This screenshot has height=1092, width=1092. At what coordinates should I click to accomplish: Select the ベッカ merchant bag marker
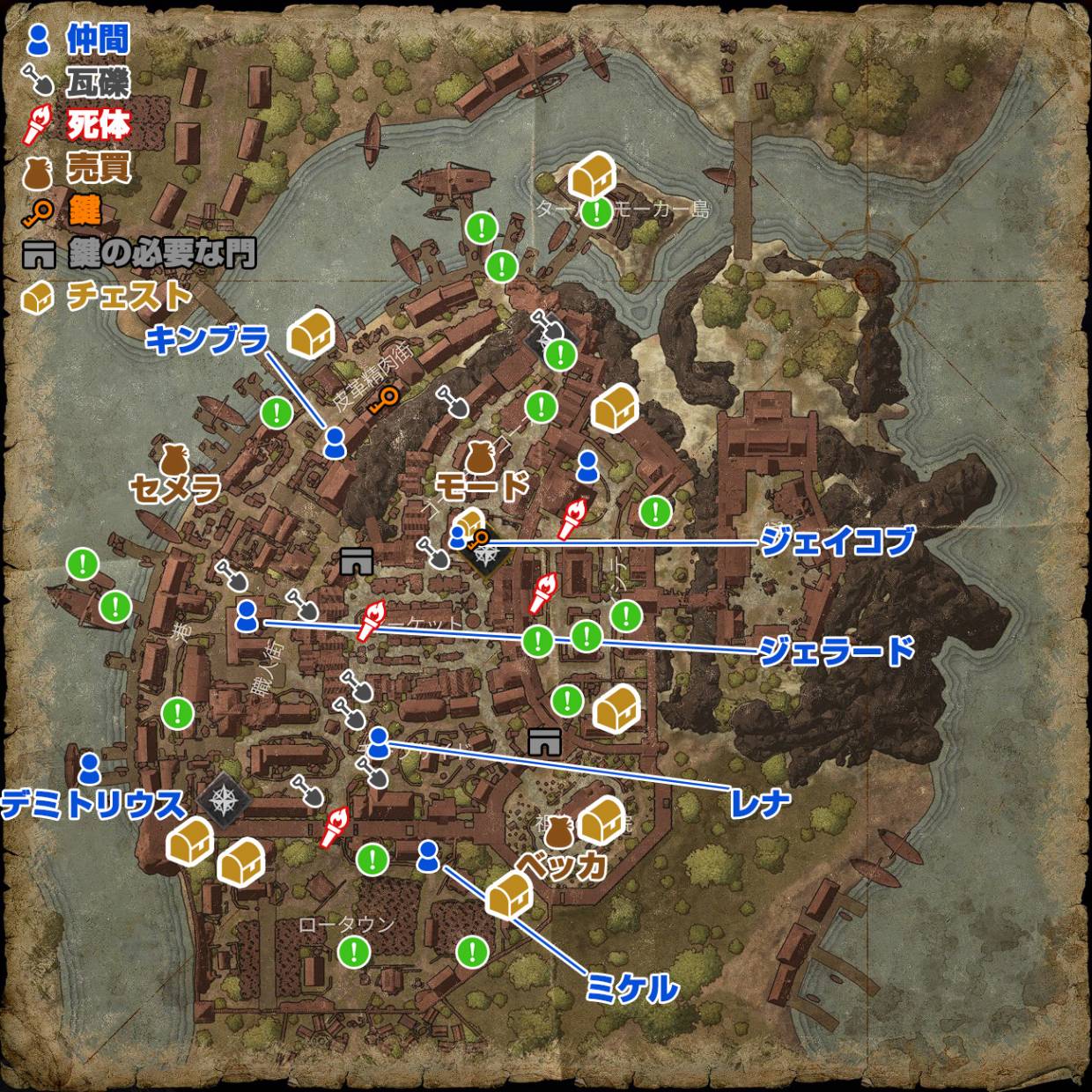click(559, 831)
